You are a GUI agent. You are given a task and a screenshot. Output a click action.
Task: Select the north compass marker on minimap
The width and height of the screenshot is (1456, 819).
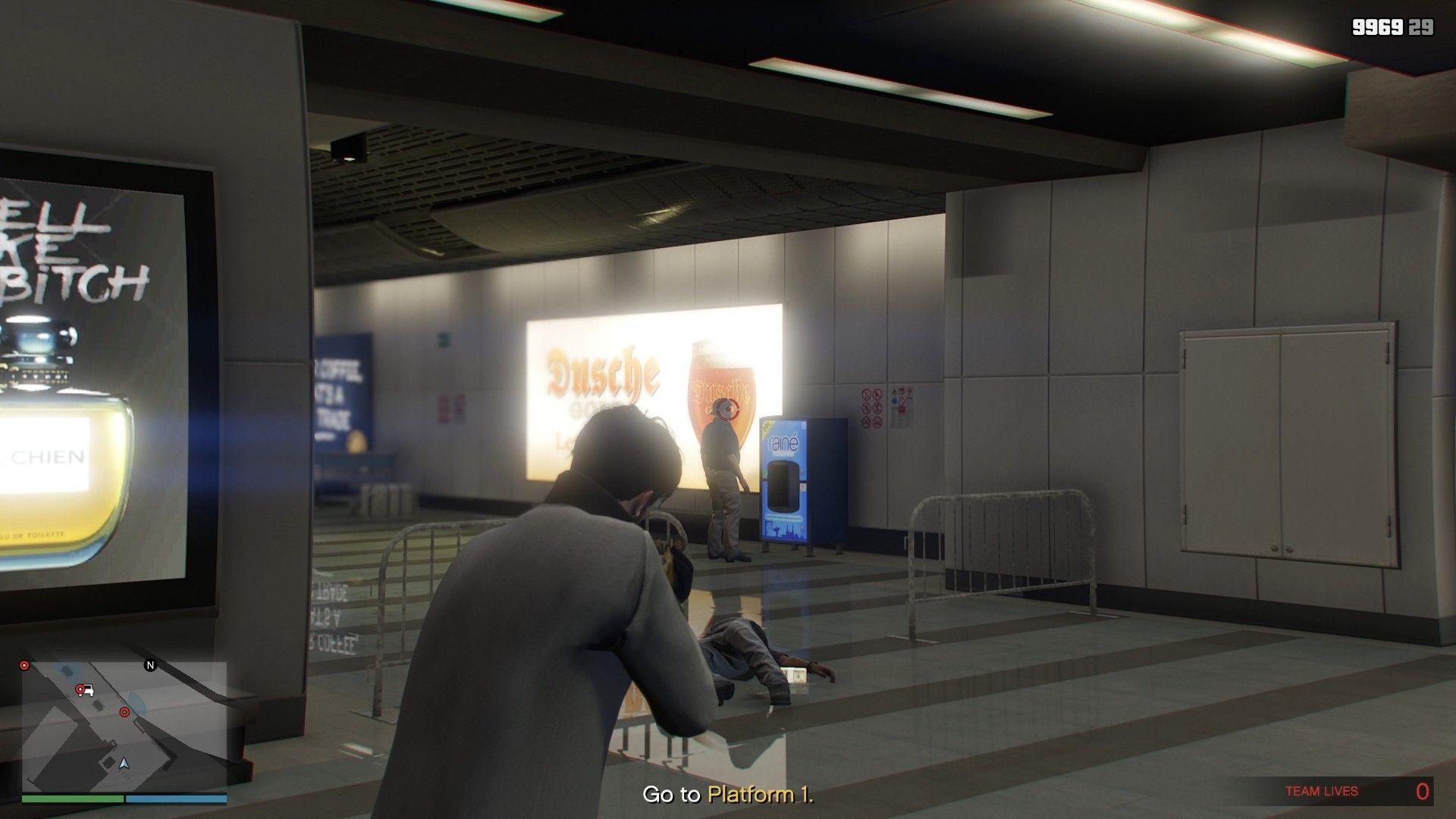150,666
